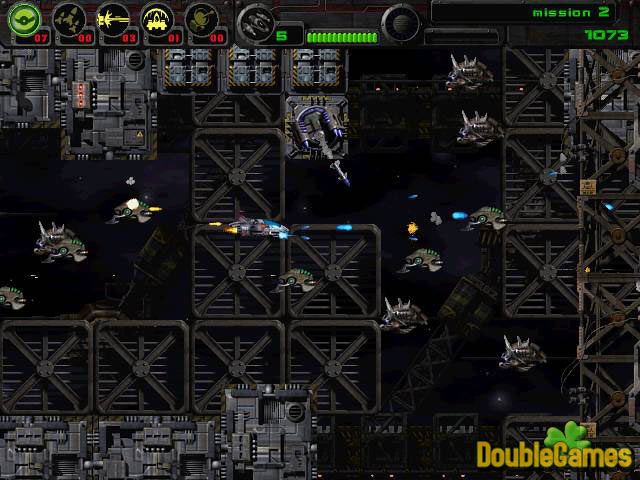
Task: Select the green highlighted primary weapon icon
Action: (23, 19)
